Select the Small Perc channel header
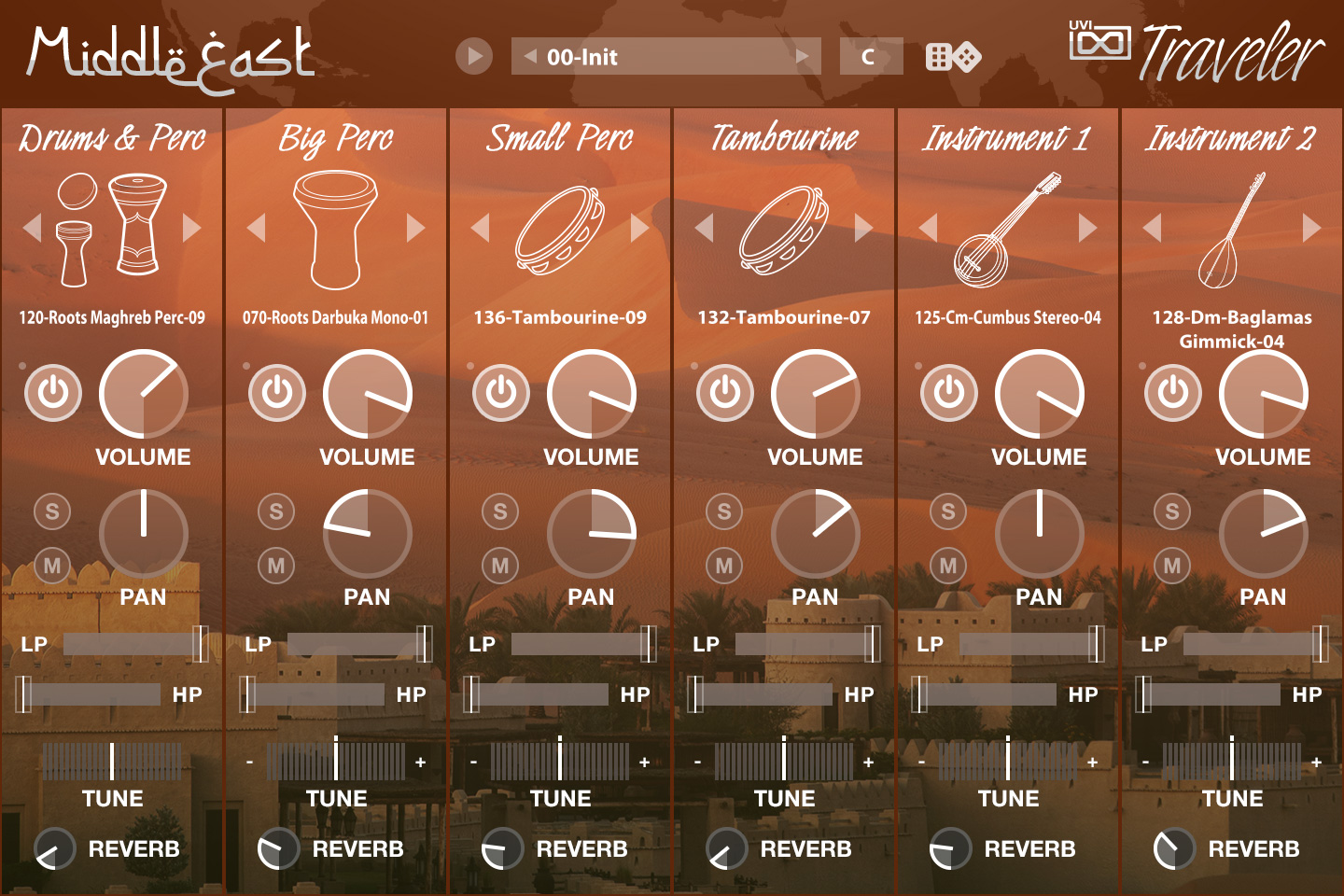Image resolution: width=1344 pixels, height=896 pixels. [x=560, y=138]
